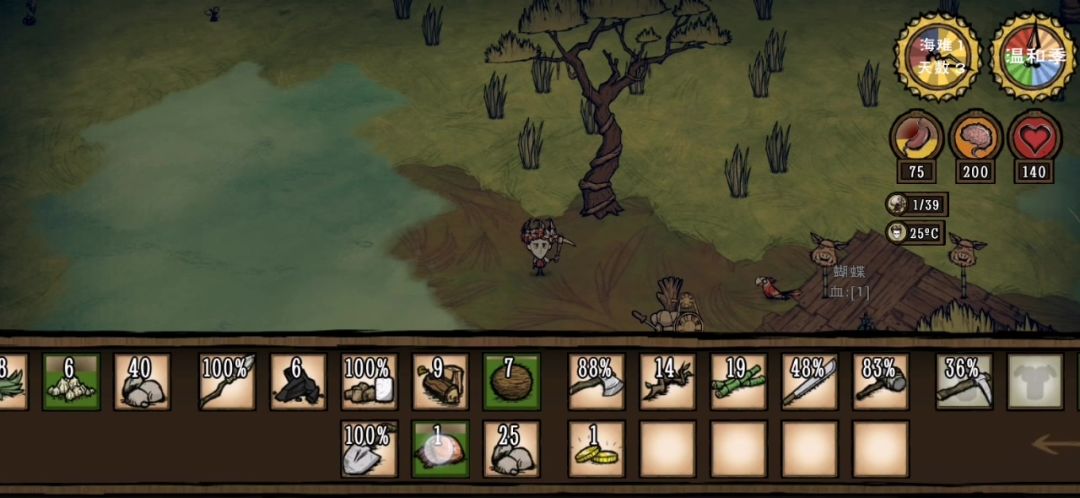The image size is (1080, 498).
Task: Select the empty body armor slot
Action: click(1035, 381)
